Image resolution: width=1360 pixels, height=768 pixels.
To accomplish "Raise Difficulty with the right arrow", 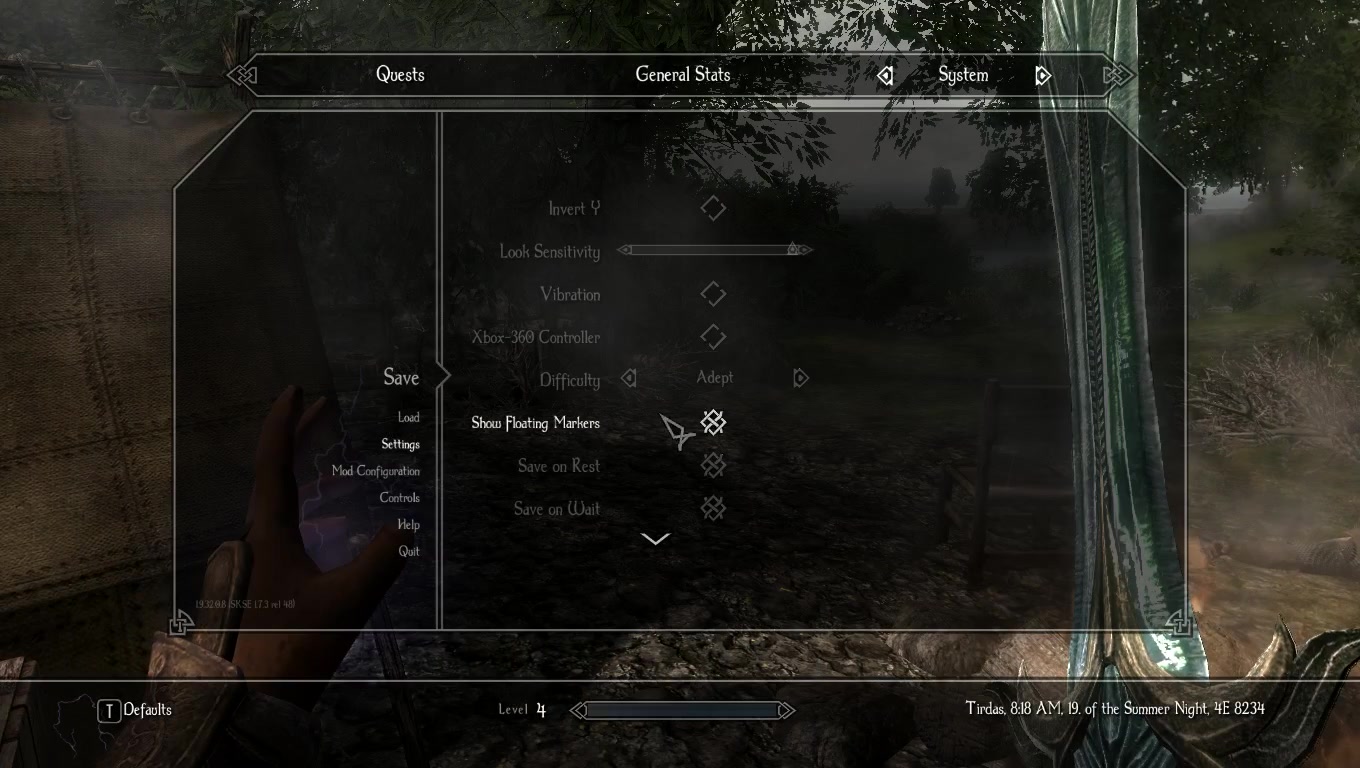I will pos(800,378).
